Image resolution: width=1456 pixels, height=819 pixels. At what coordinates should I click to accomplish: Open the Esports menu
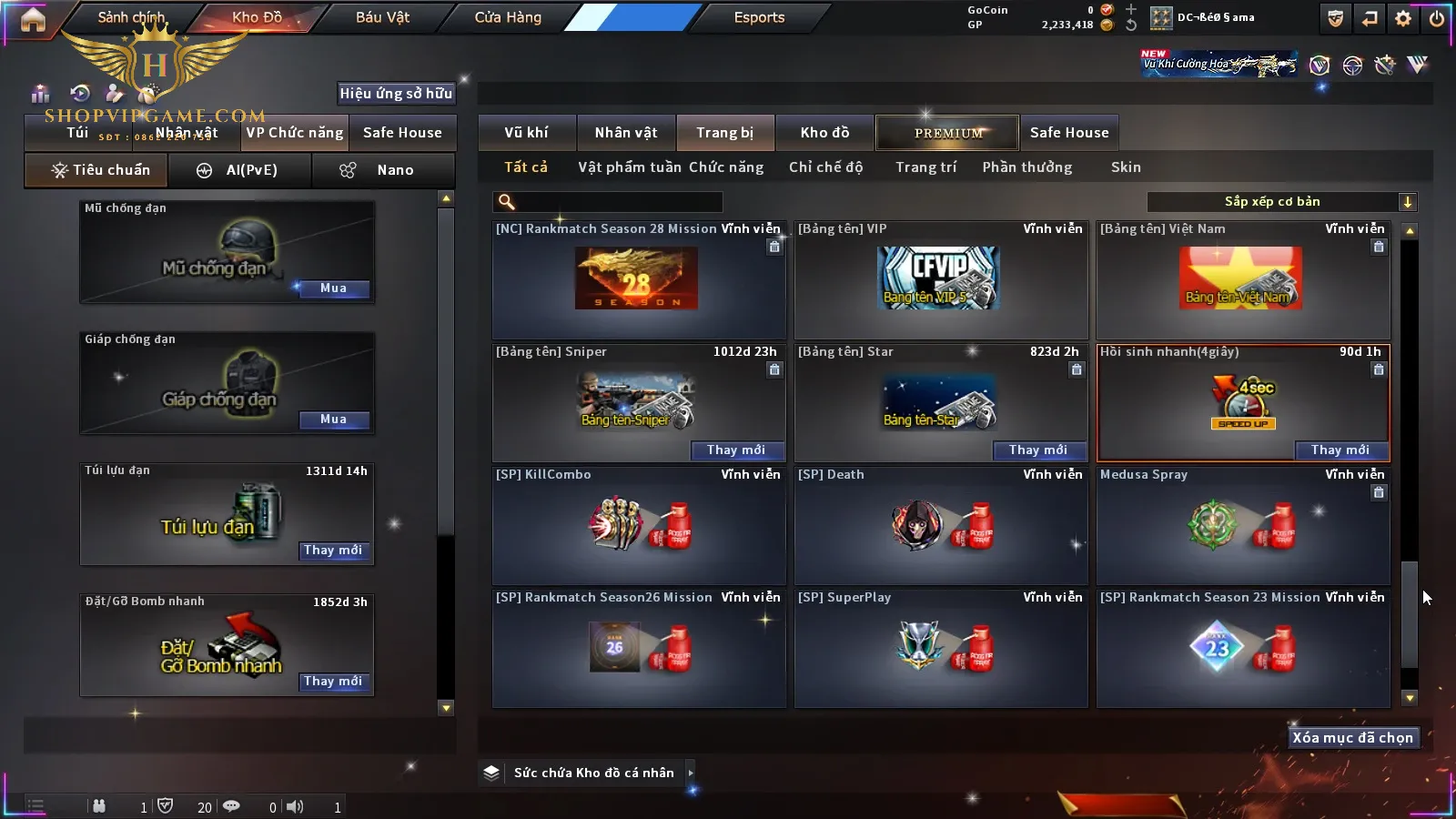[x=759, y=17]
